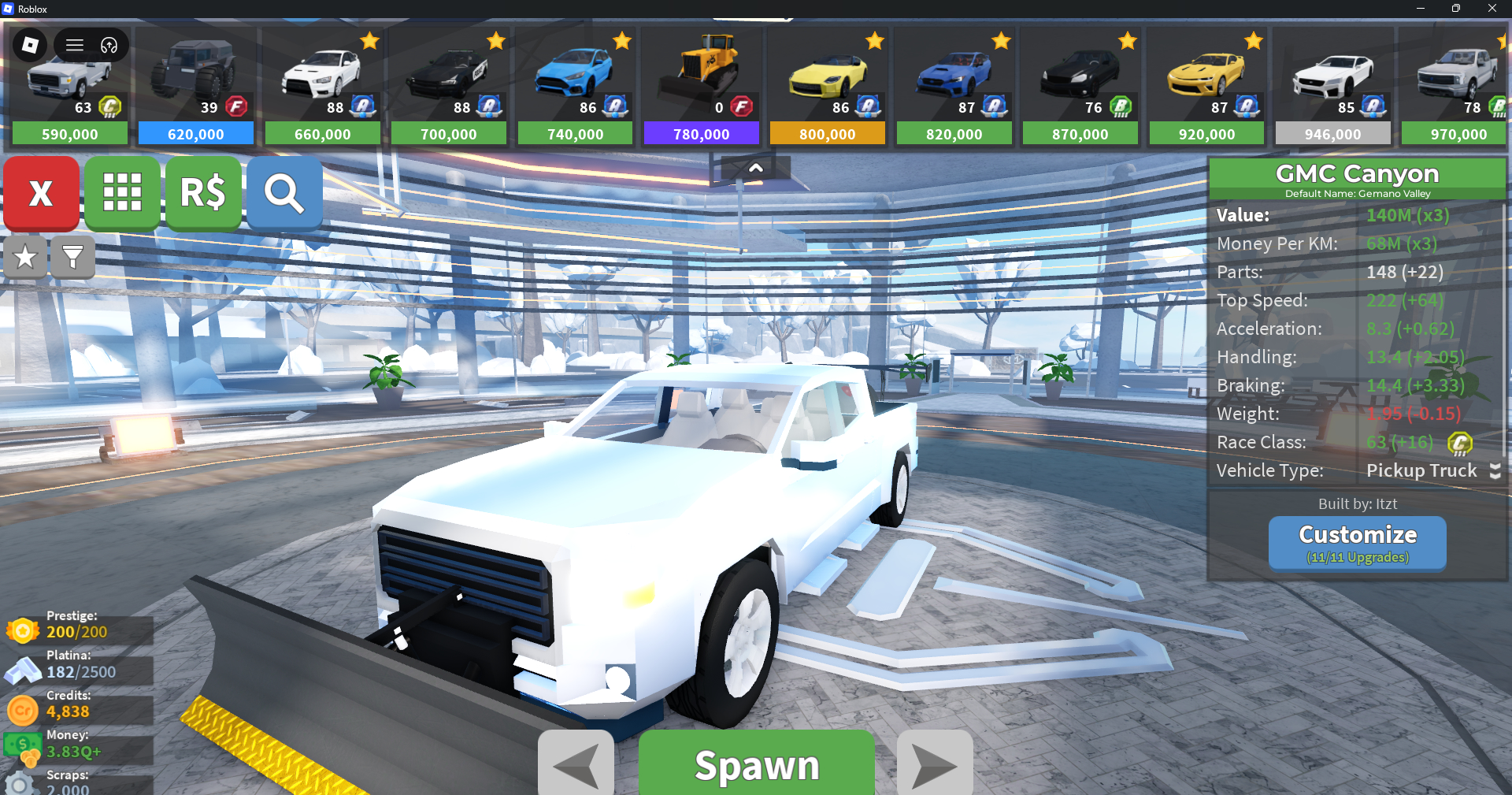Open the vehicle search magnifier
Image resolution: width=1512 pixels, height=795 pixels.
[284, 193]
